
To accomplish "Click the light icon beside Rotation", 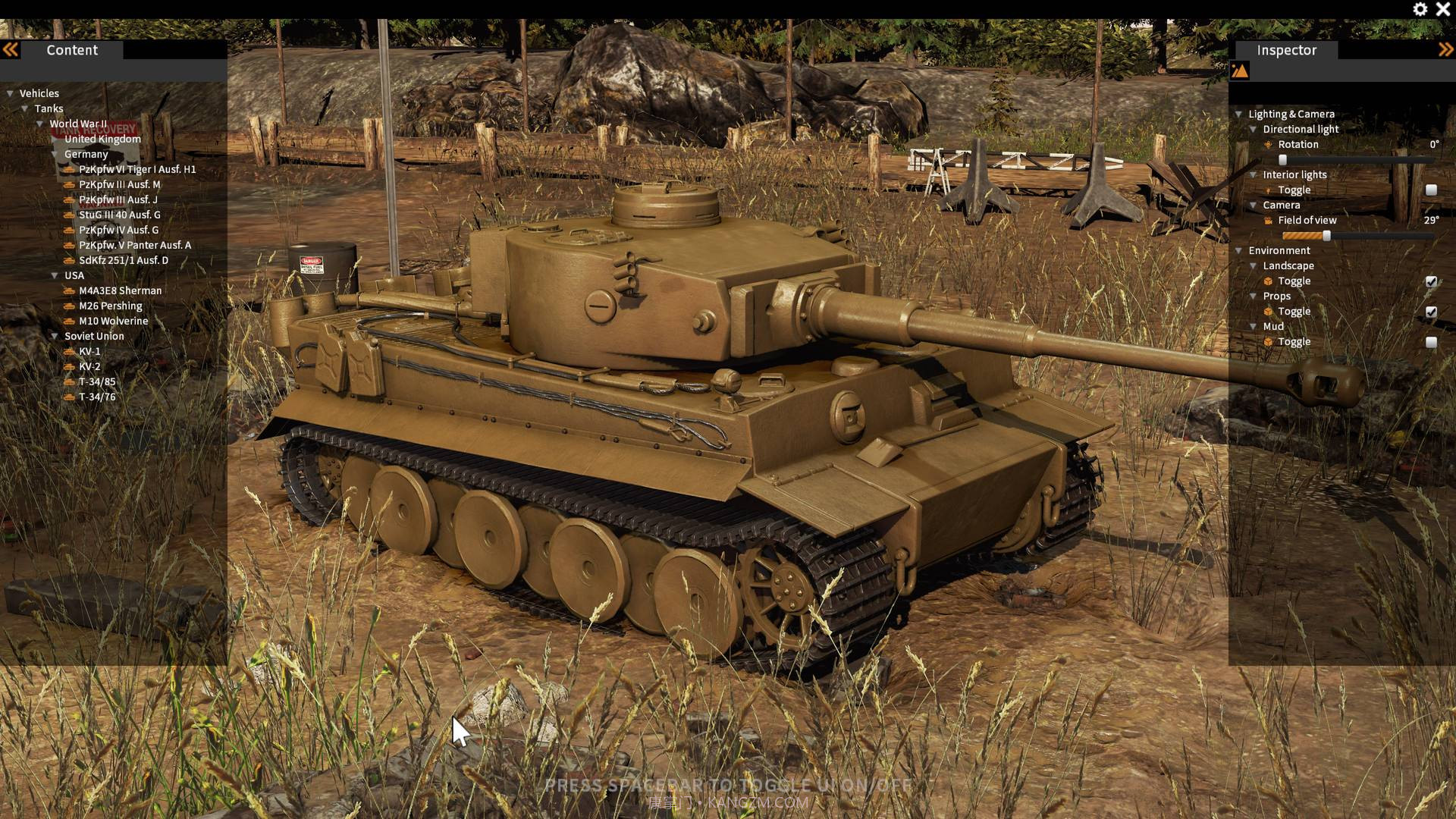I will tap(1268, 144).
